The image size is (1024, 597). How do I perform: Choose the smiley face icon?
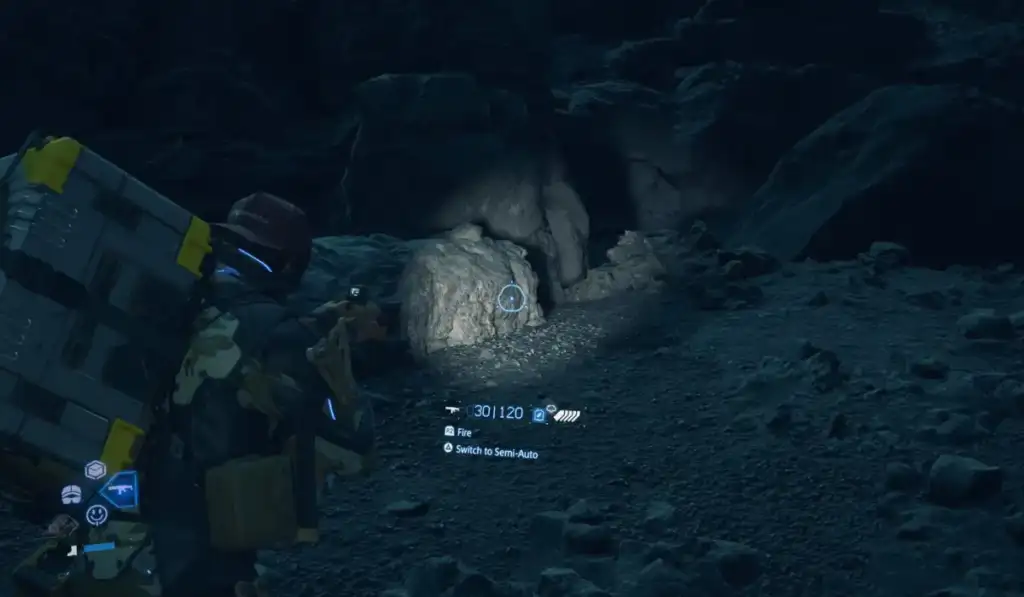pos(96,514)
